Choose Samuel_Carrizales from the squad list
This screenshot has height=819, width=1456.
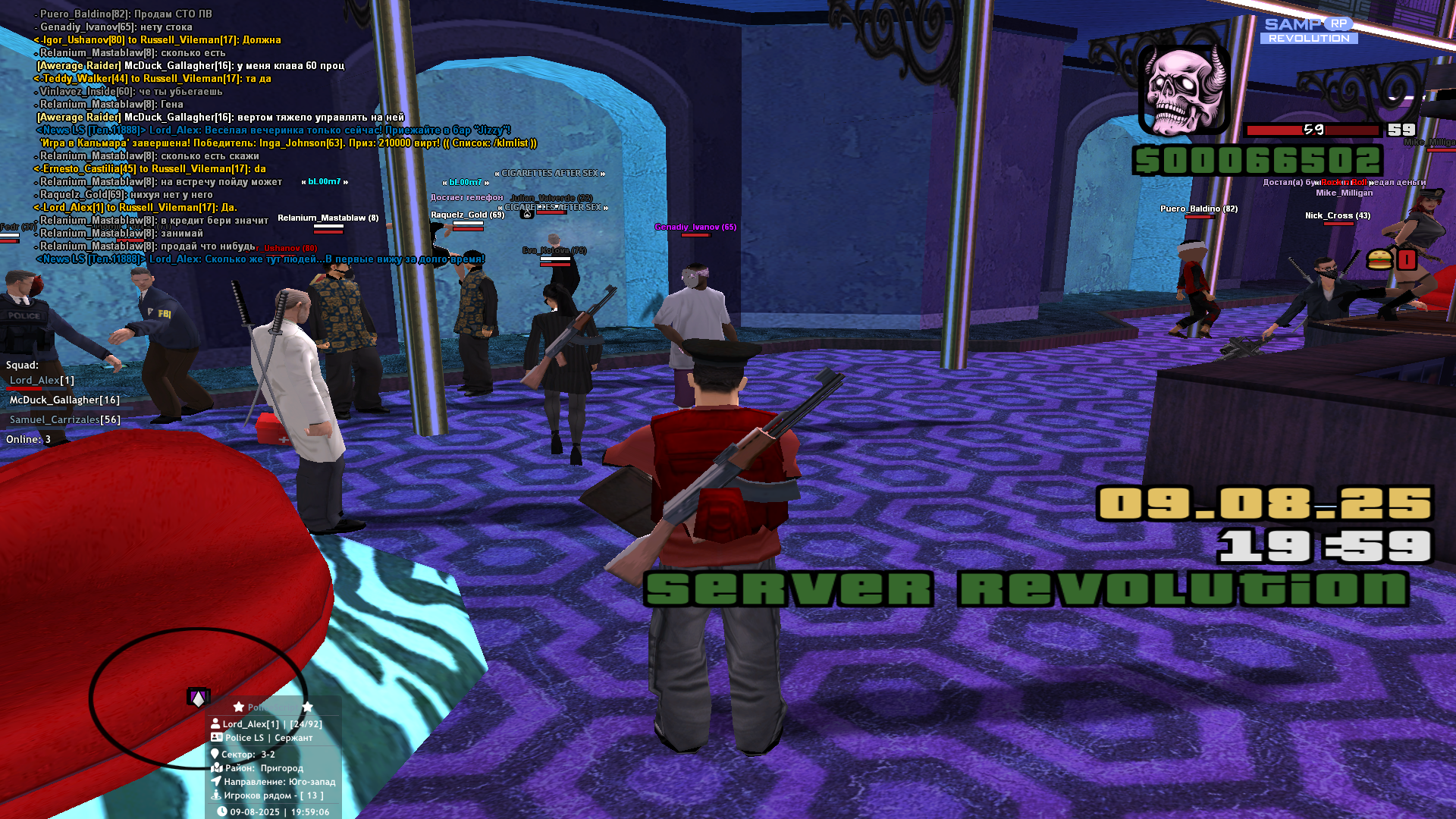[64, 420]
